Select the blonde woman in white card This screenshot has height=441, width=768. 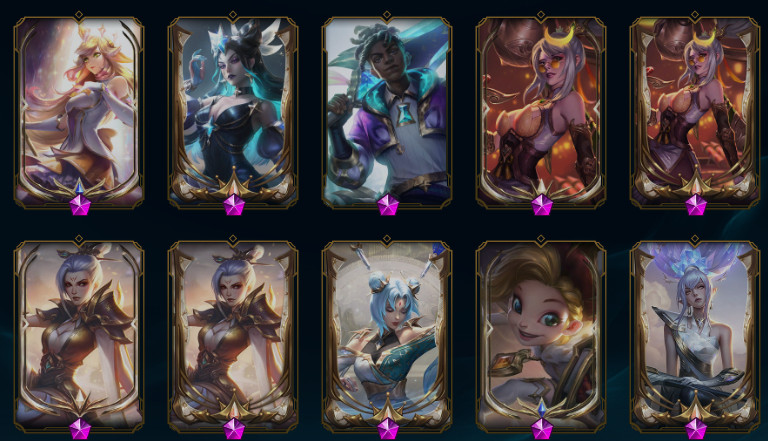[79, 110]
